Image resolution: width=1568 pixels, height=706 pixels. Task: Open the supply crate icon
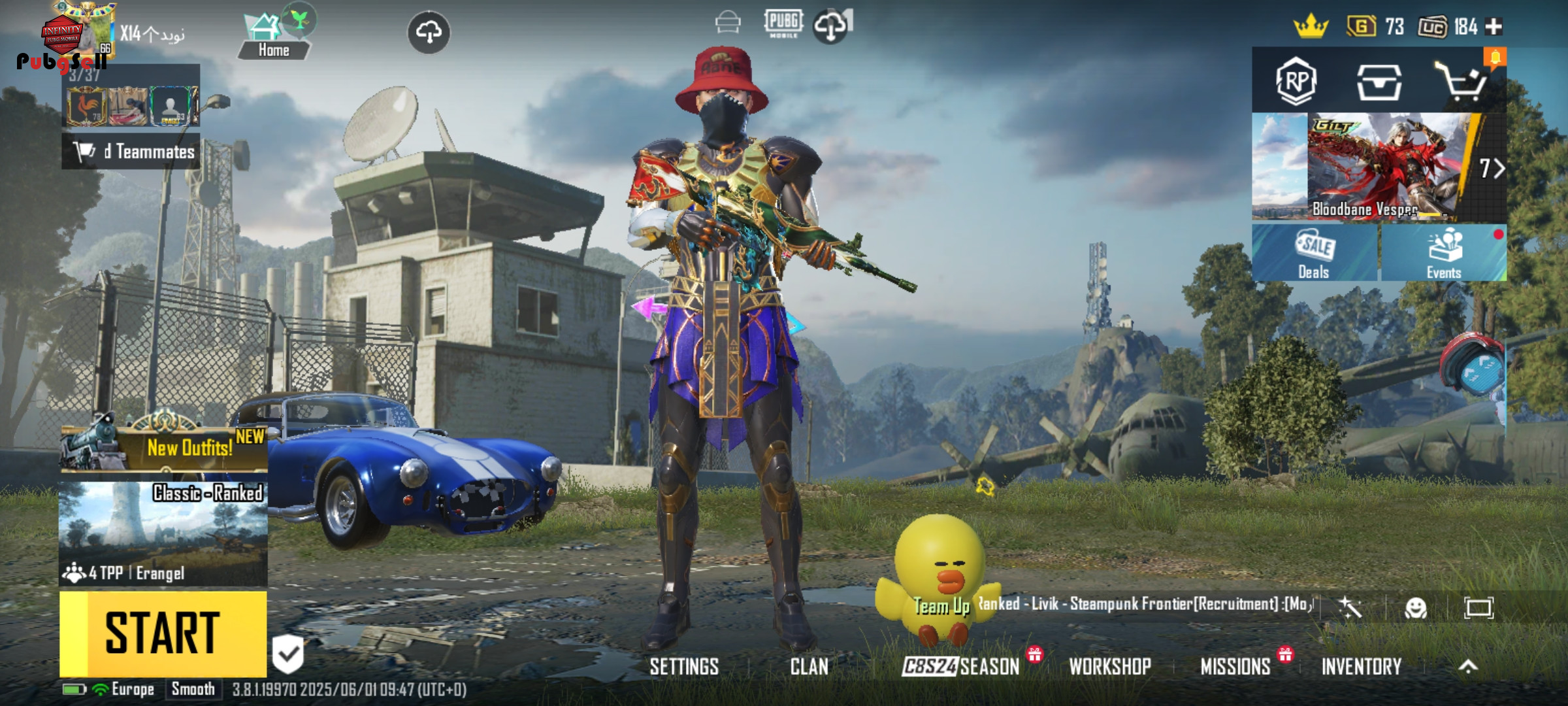[1379, 82]
